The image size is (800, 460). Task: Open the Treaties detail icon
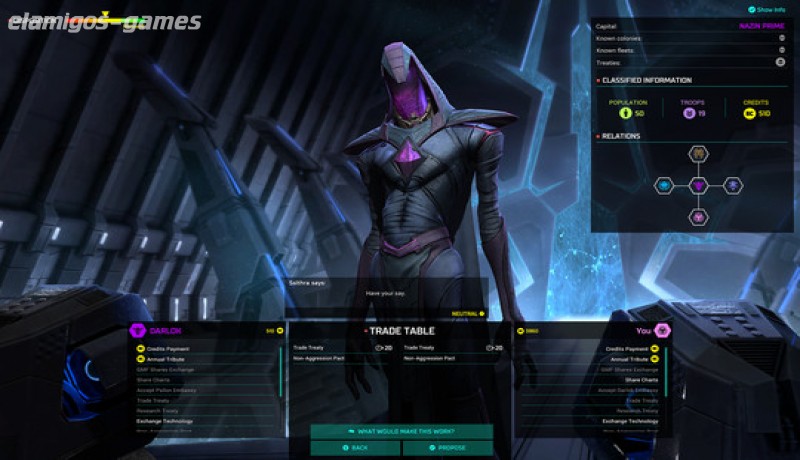[x=779, y=62]
